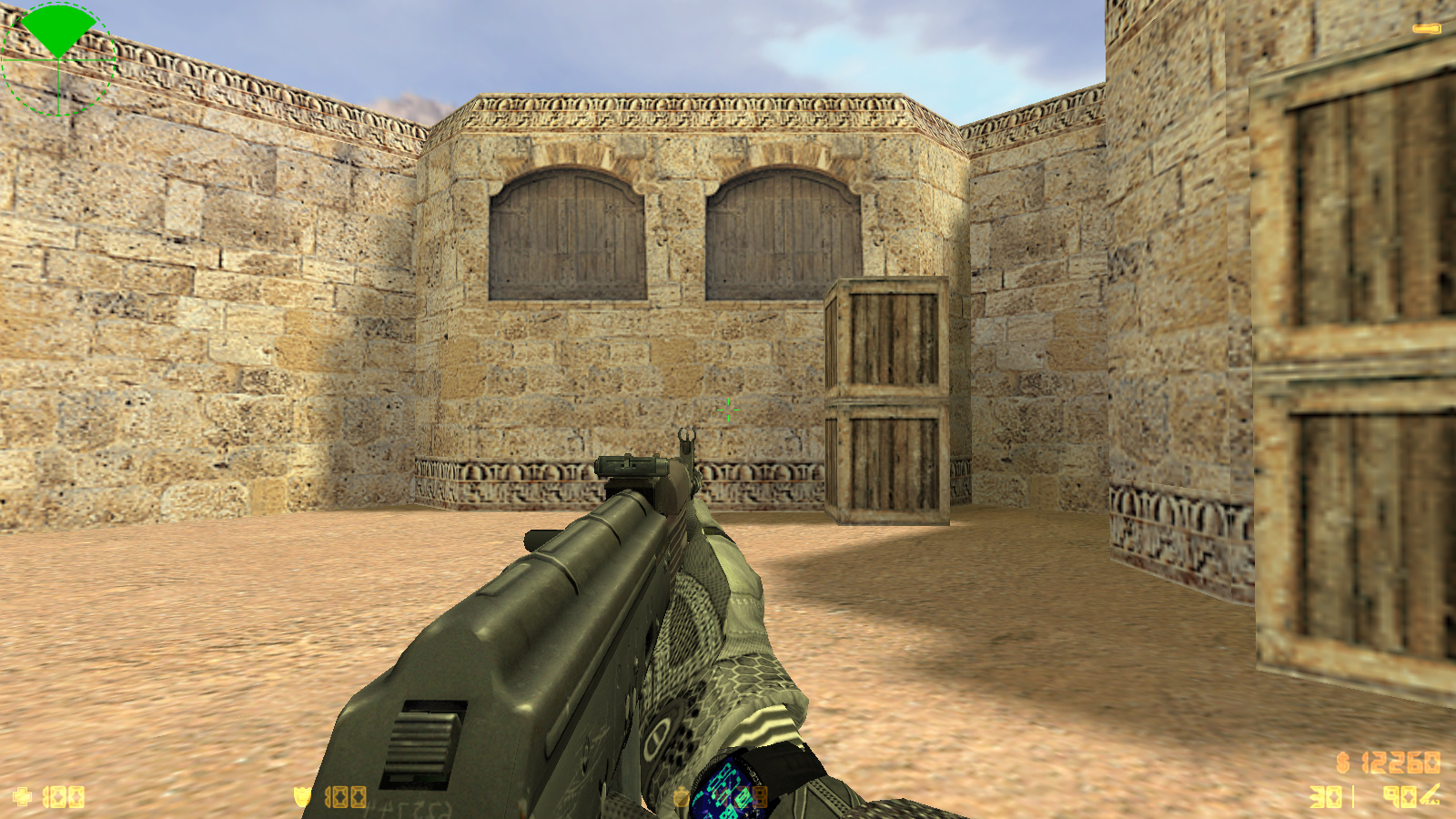Viewport: 1456px width, 819px height.
Task: Click the crosshair at the screen center
Action: click(x=728, y=409)
